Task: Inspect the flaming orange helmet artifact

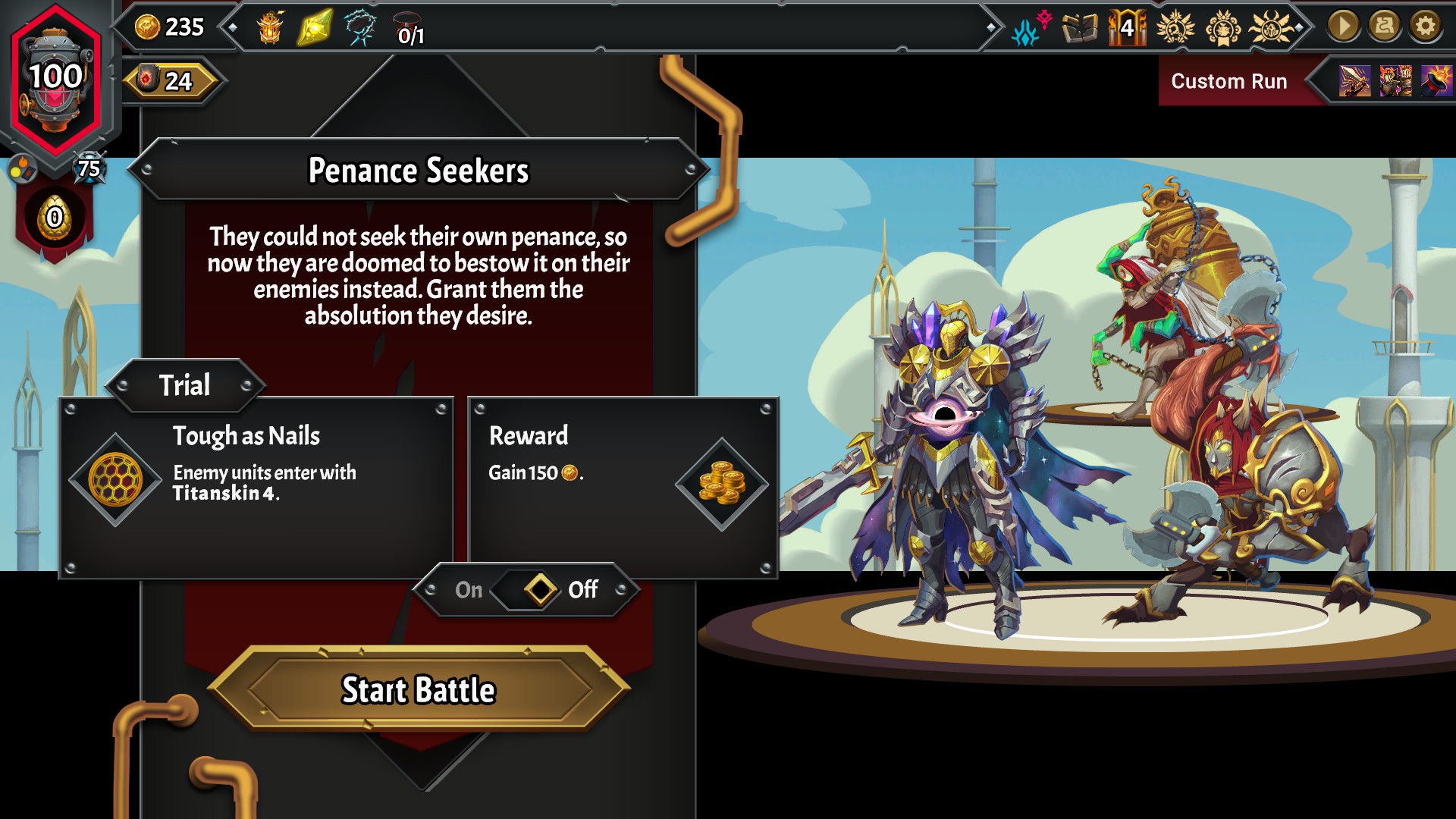Action: click(x=270, y=28)
